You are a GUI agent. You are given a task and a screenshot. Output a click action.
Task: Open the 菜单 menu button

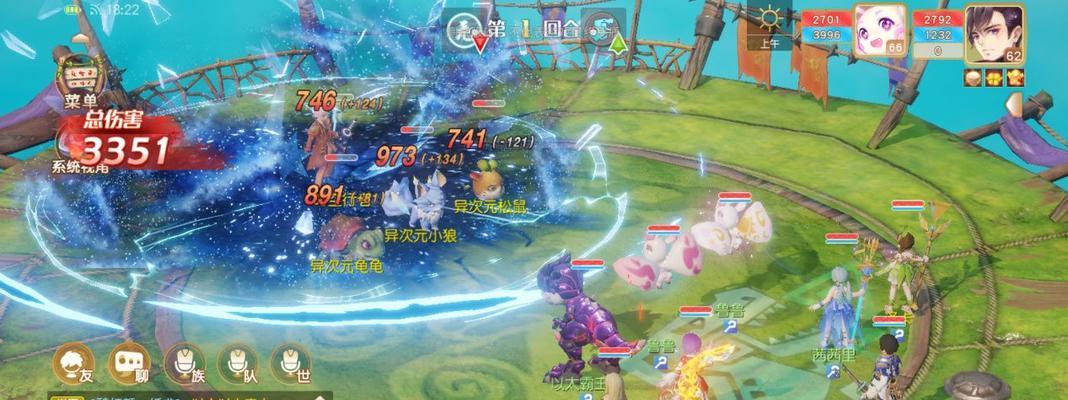tap(77, 76)
